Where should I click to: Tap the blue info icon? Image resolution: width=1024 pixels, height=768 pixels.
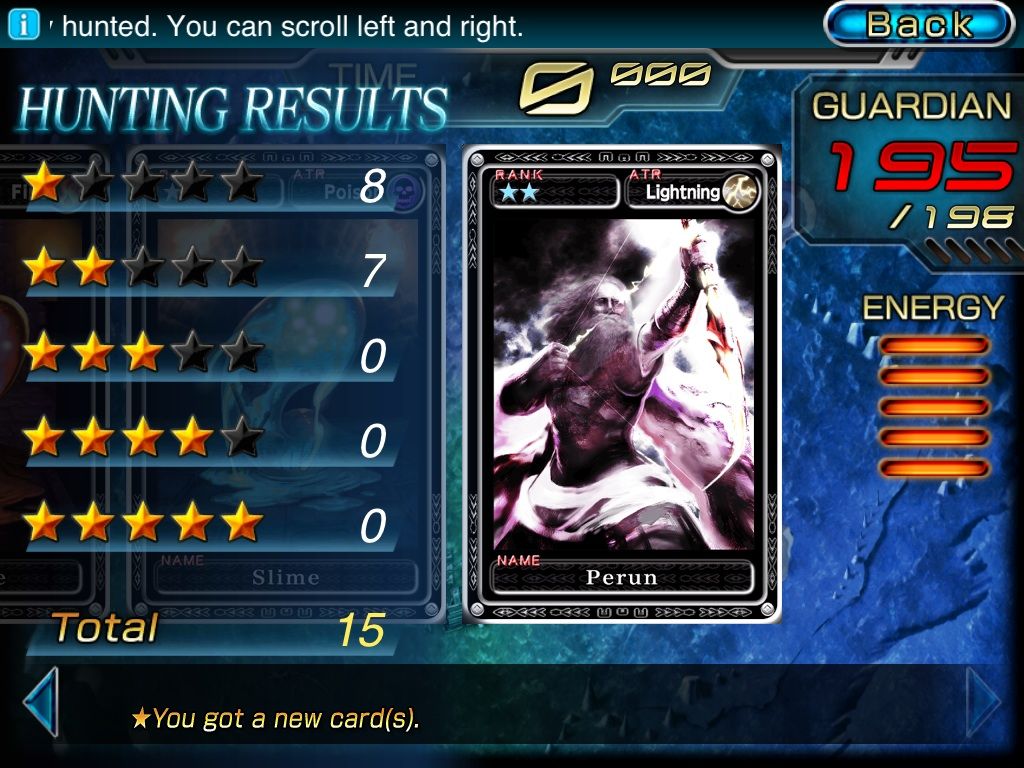tap(23, 25)
